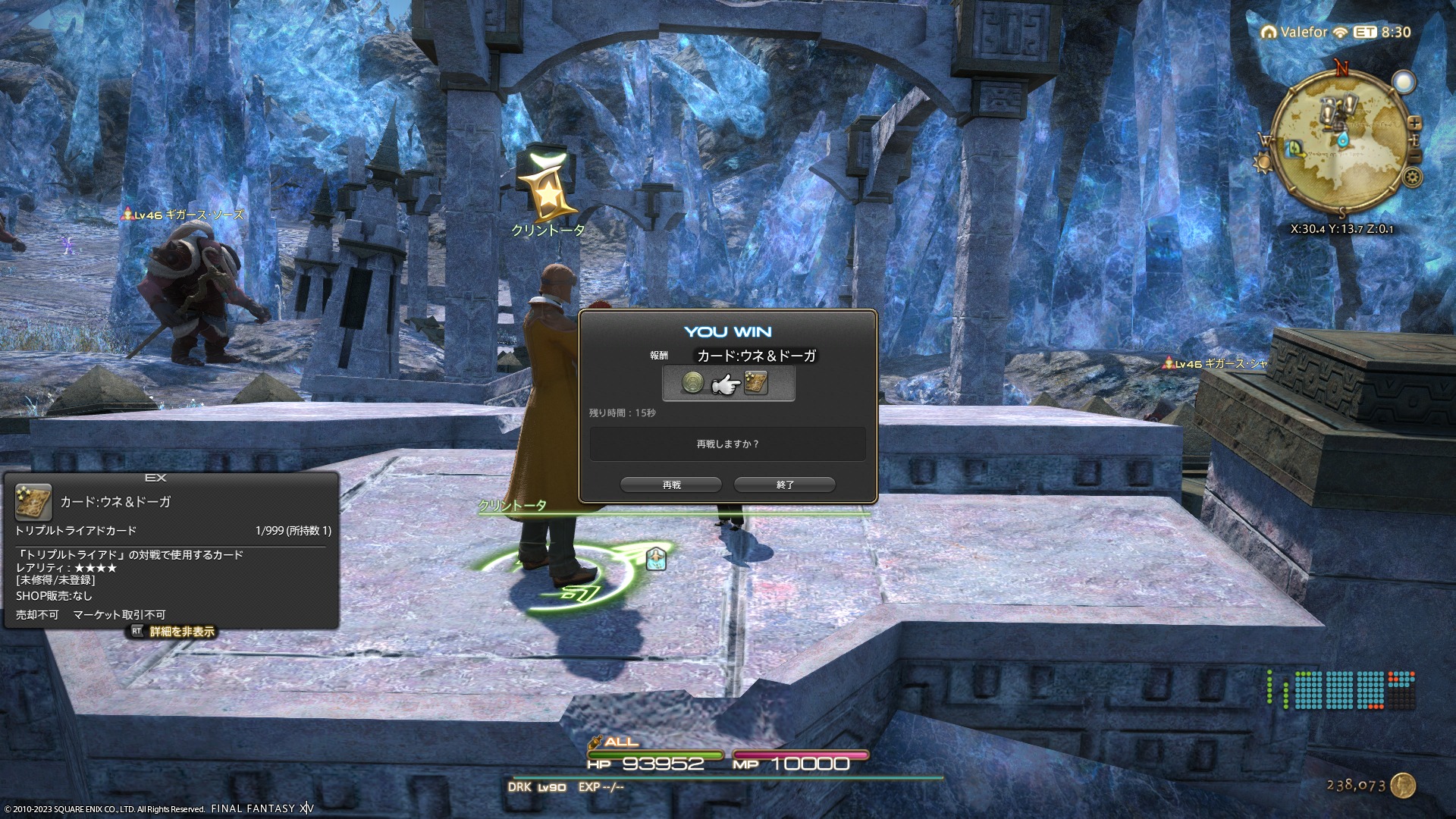Click the Eorzea Time ET clock icon
The image size is (1456, 819).
click(x=1365, y=32)
